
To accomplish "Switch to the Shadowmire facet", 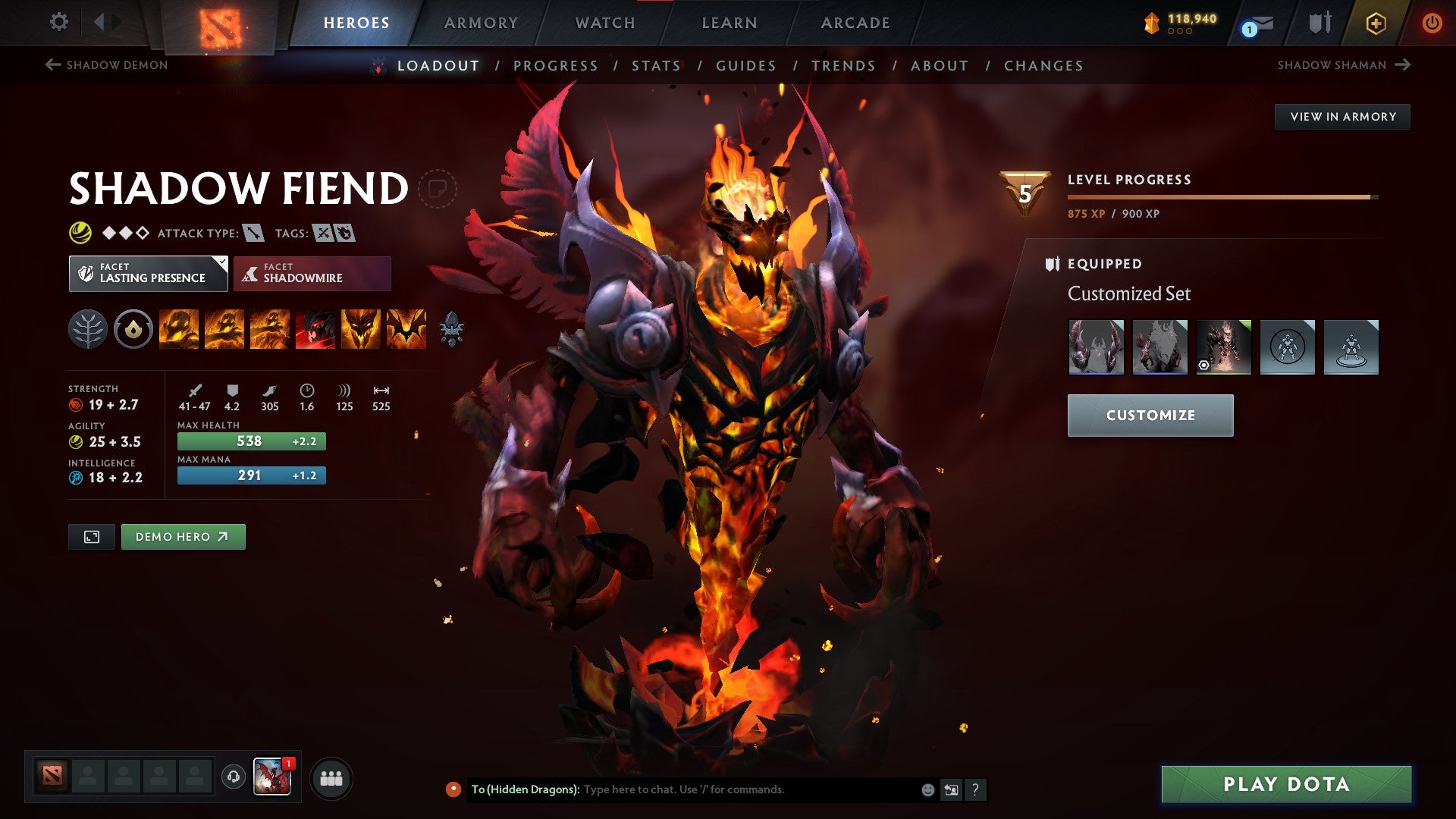I will click(x=312, y=273).
